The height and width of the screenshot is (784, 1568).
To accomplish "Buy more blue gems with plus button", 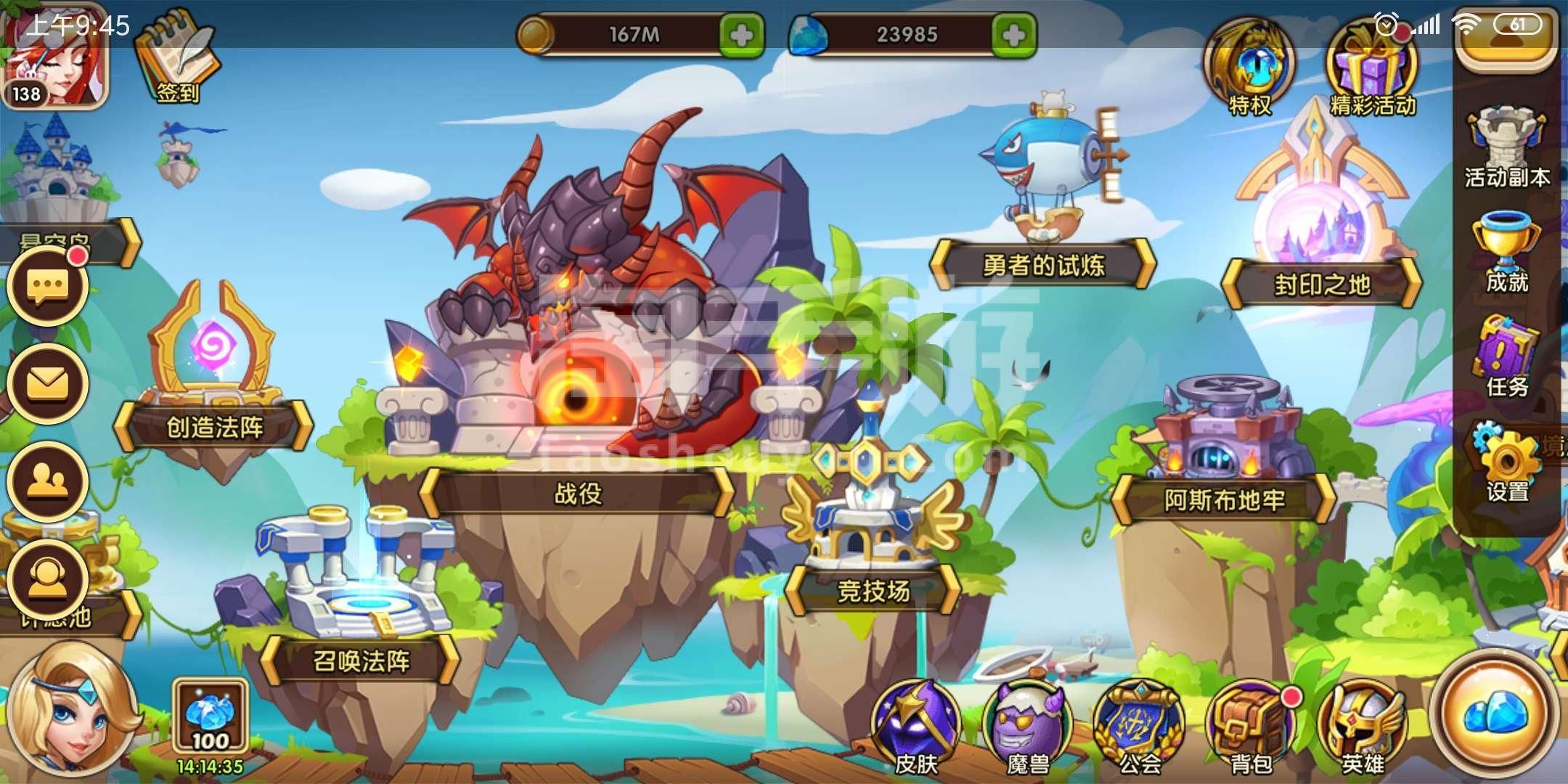I will 1013,34.
